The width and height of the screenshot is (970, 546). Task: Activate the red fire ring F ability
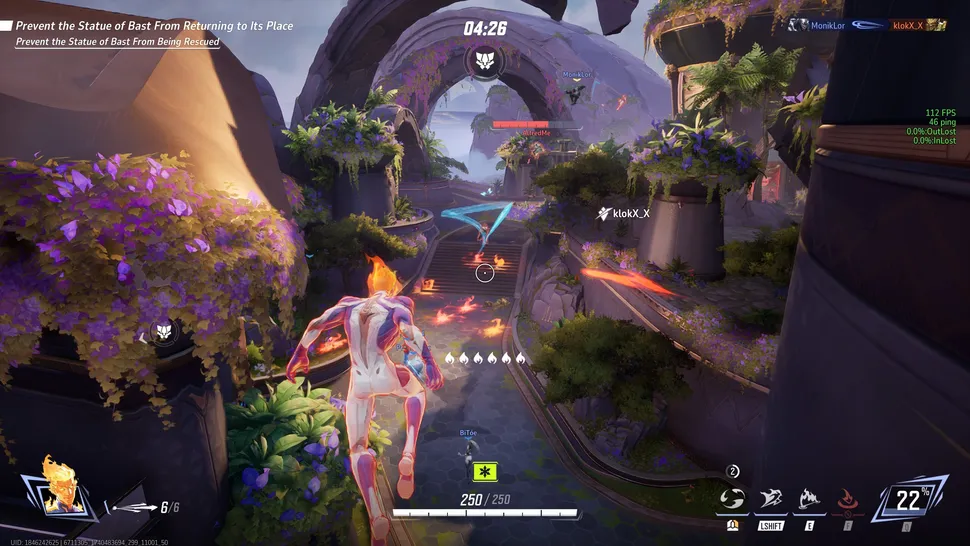coord(848,499)
